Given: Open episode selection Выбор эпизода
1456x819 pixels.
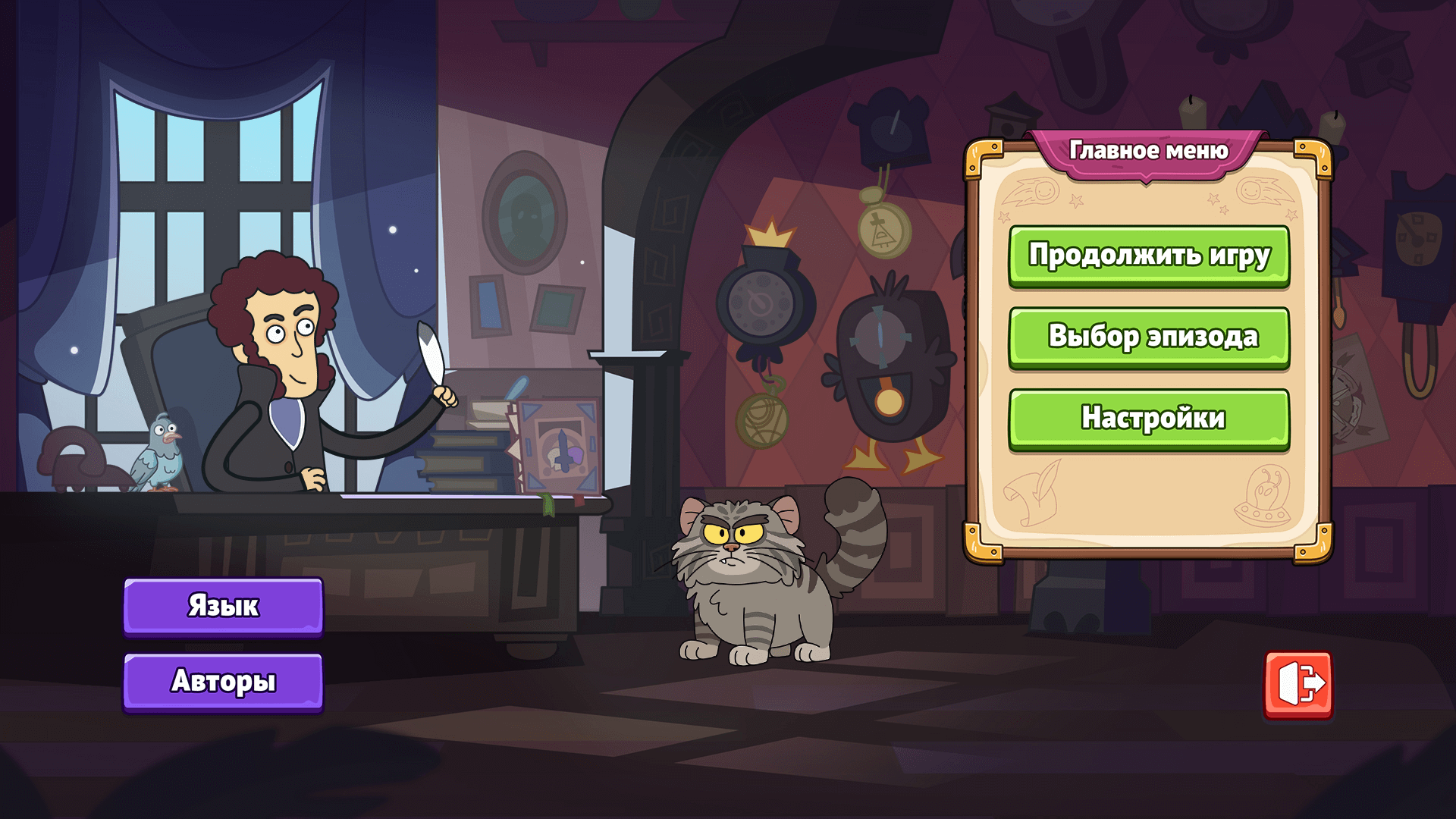Looking at the screenshot, I should coord(1148,337).
